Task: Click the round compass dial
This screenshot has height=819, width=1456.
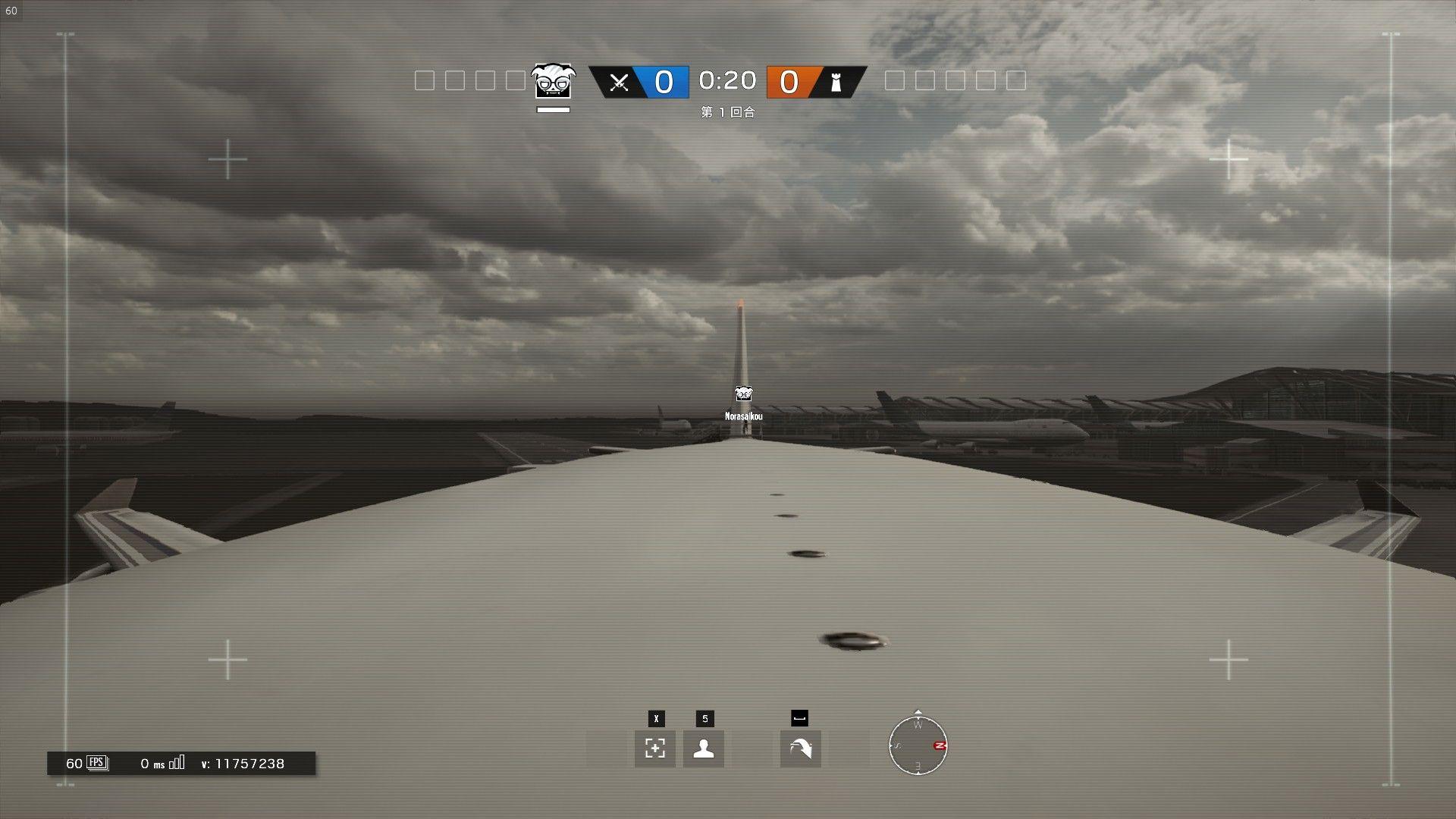Action: (918, 746)
